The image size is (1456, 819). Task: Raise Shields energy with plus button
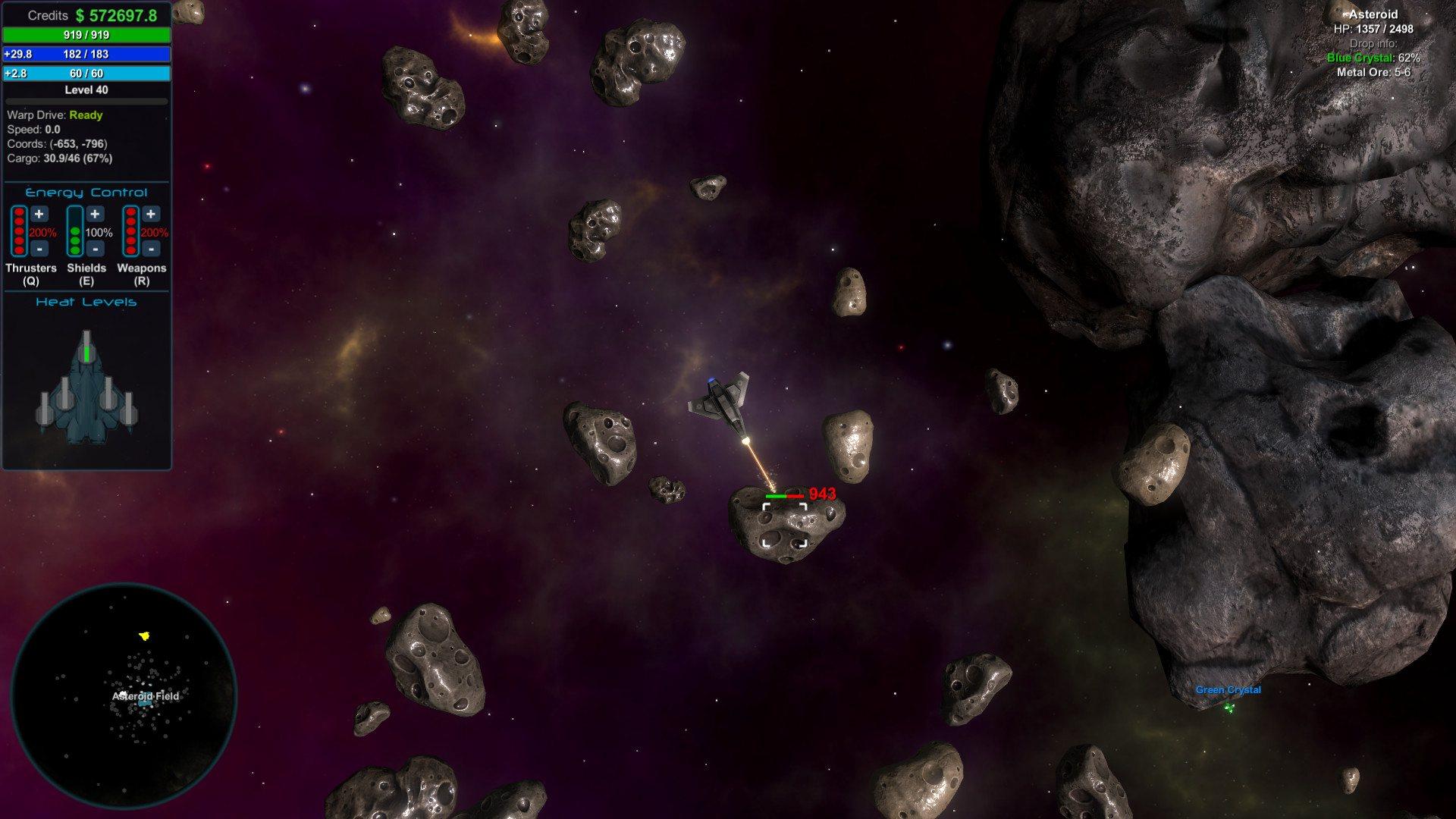coord(95,215)
